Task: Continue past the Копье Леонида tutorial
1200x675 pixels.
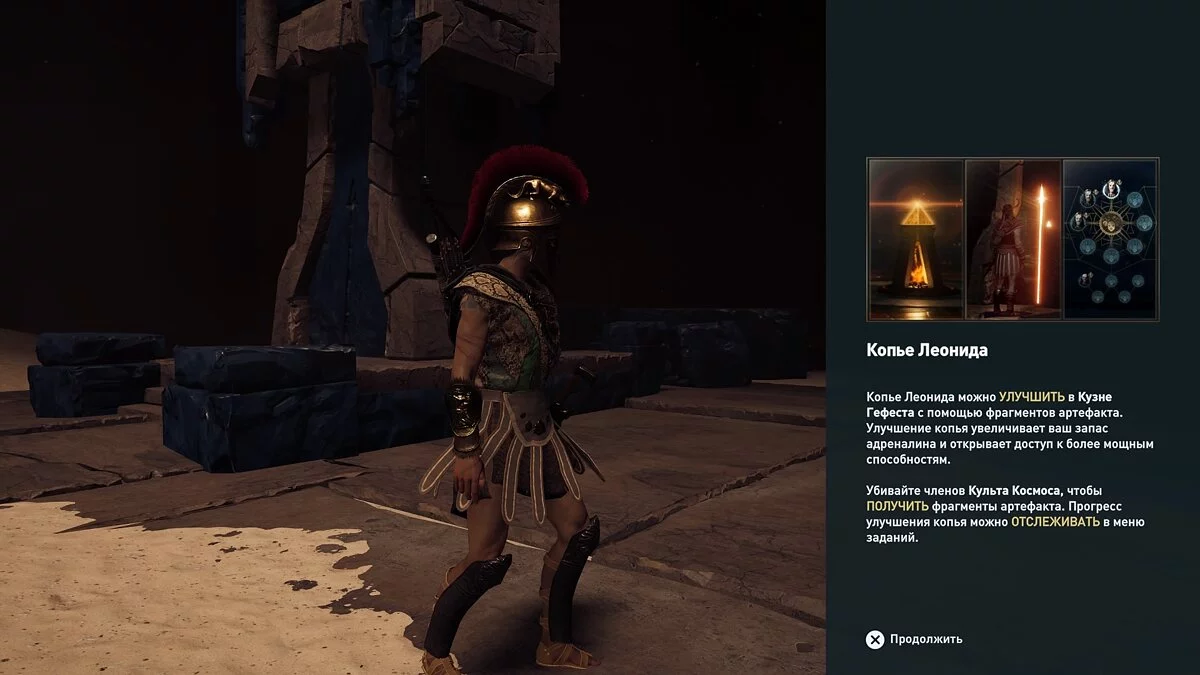Action: click(914, 639)
